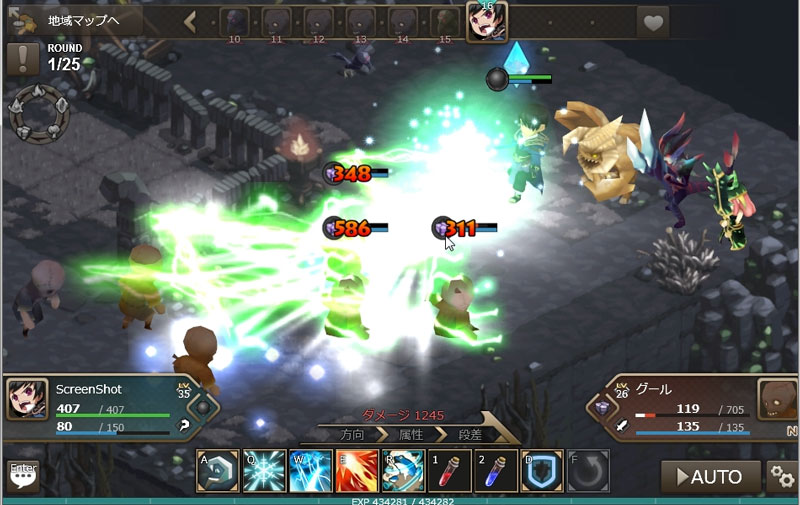Open the exclamation mark round info button
800x505 pixels.
click(22, 59)
